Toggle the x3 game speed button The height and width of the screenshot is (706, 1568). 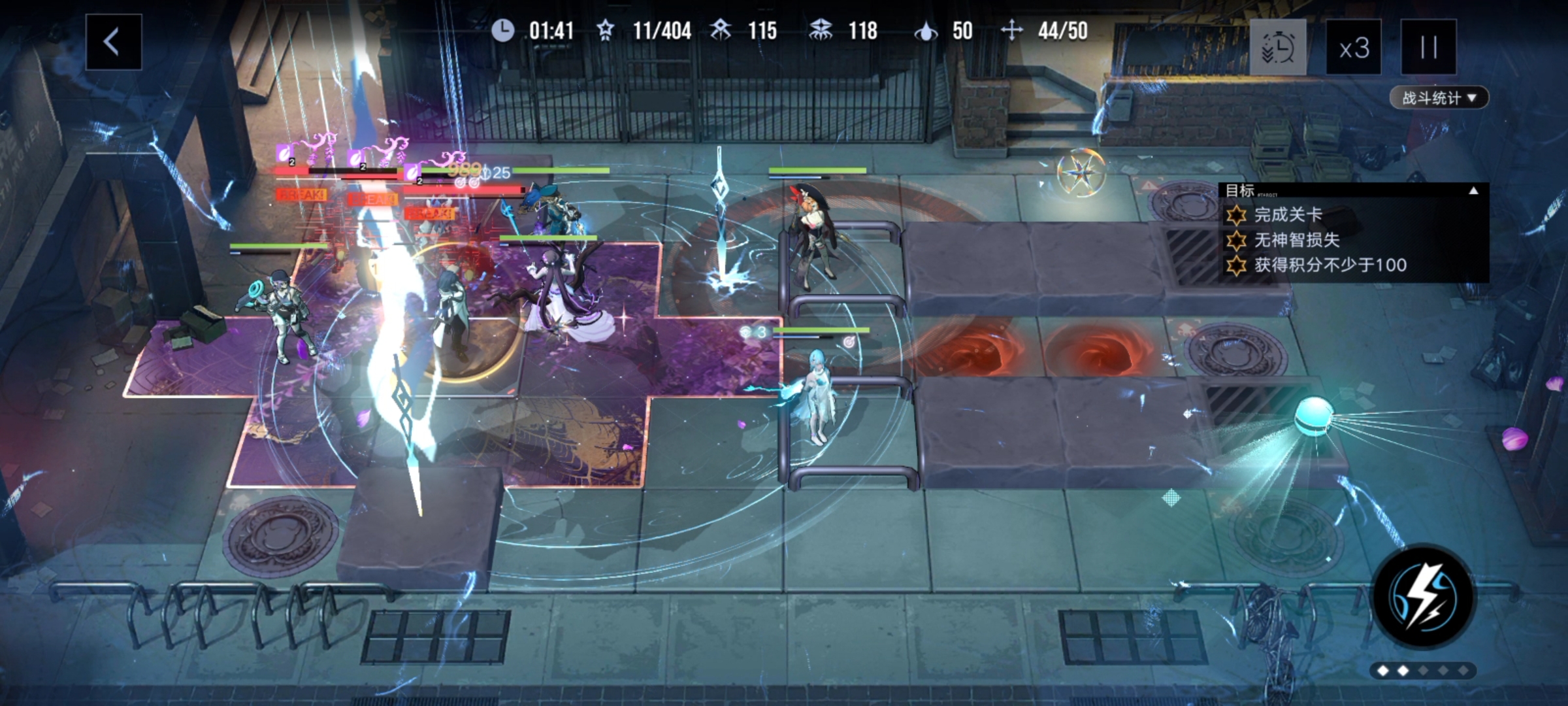pyautogui.click(x=1353, y=48)
